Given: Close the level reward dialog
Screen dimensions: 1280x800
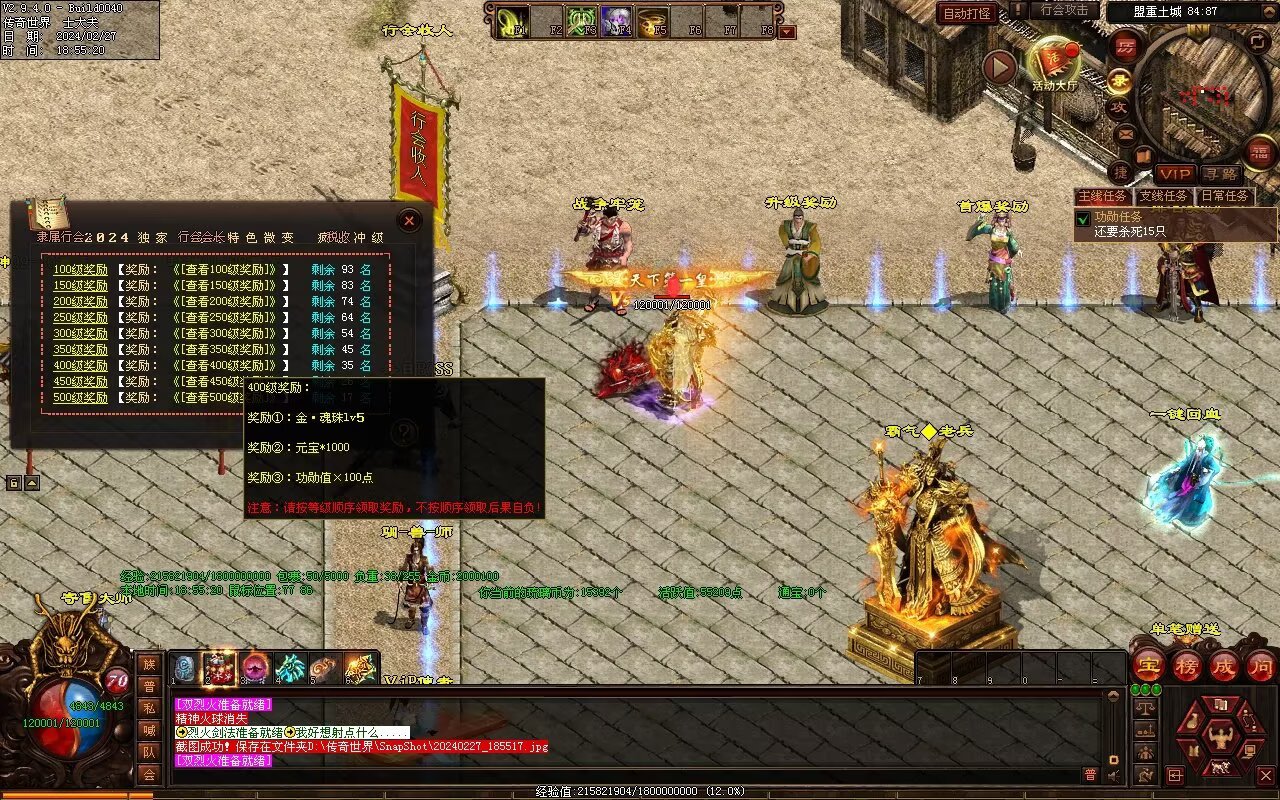Looking at the screenshot, I should (x=409, y=221).
